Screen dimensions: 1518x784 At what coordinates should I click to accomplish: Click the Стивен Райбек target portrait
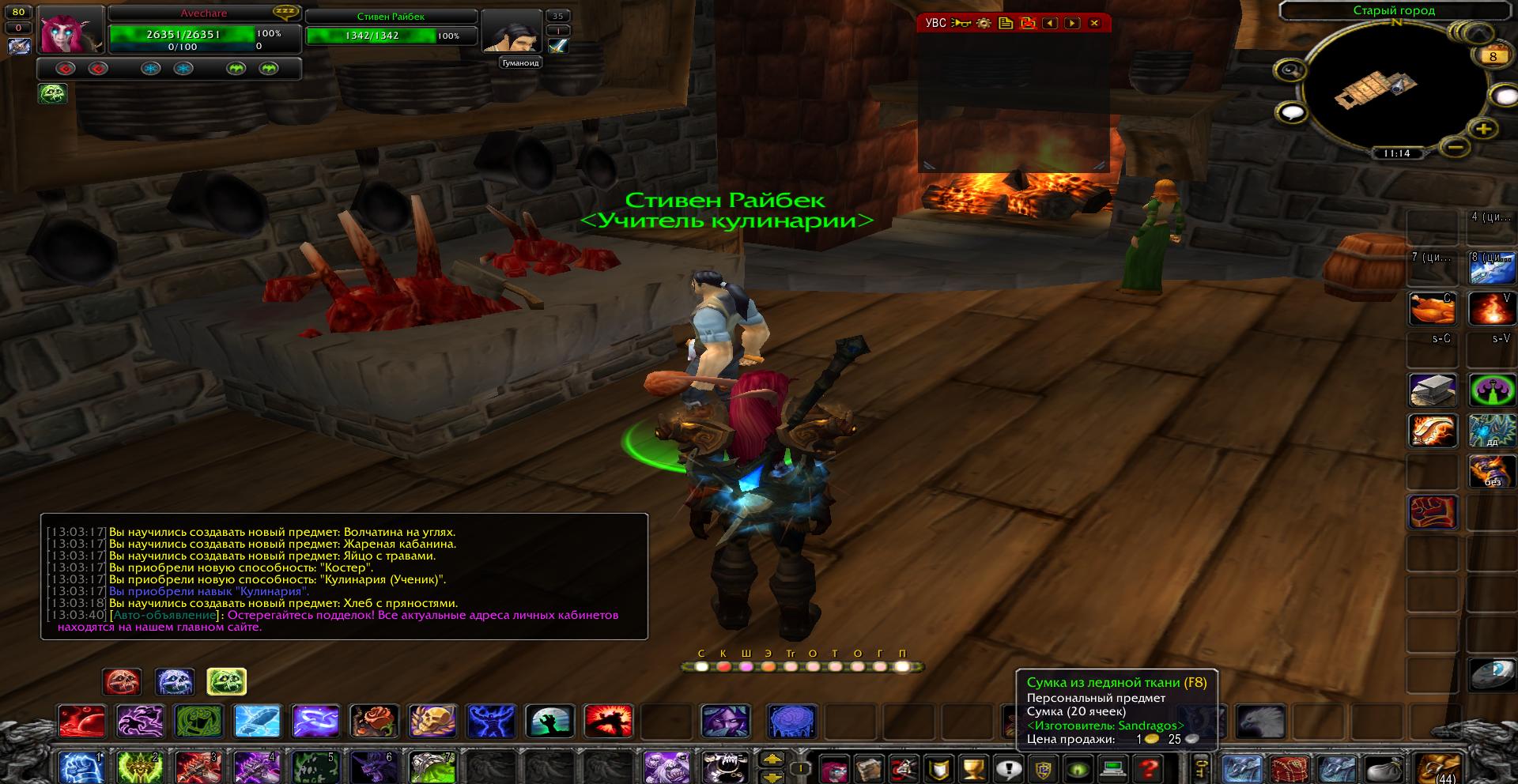point(511,32)
